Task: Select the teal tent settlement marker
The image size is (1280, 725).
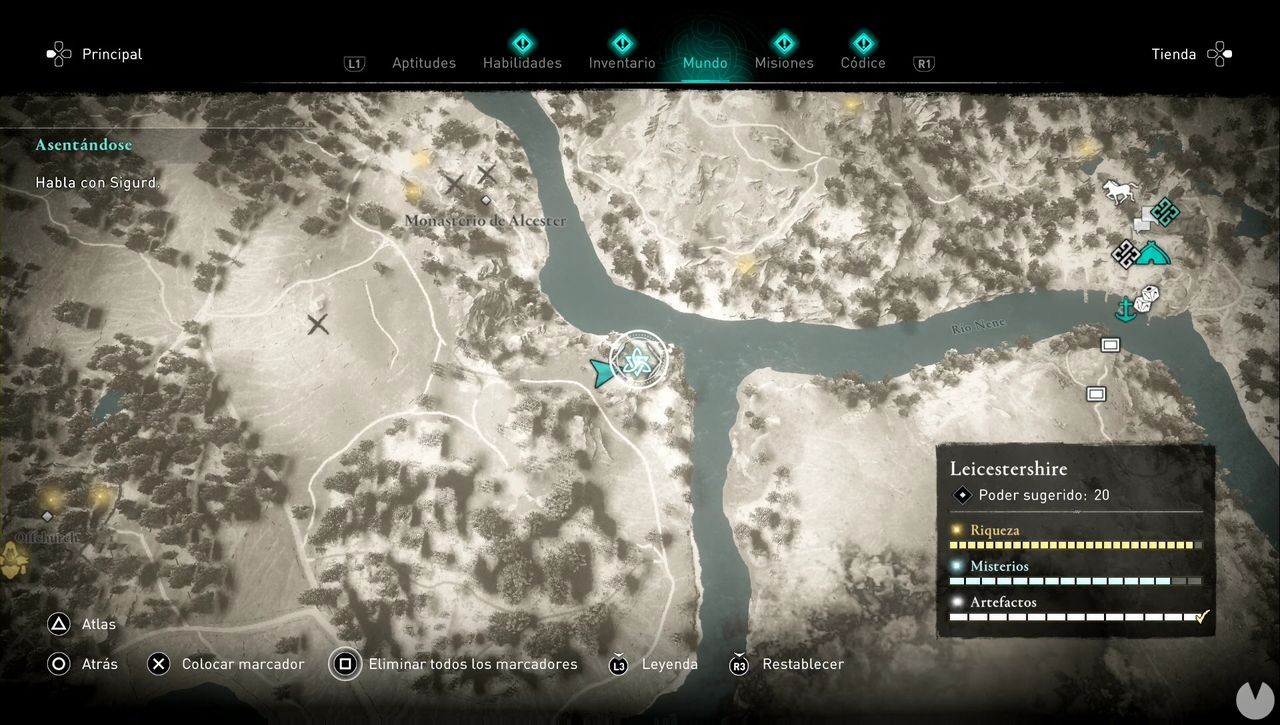Action: click(1153, 253)
